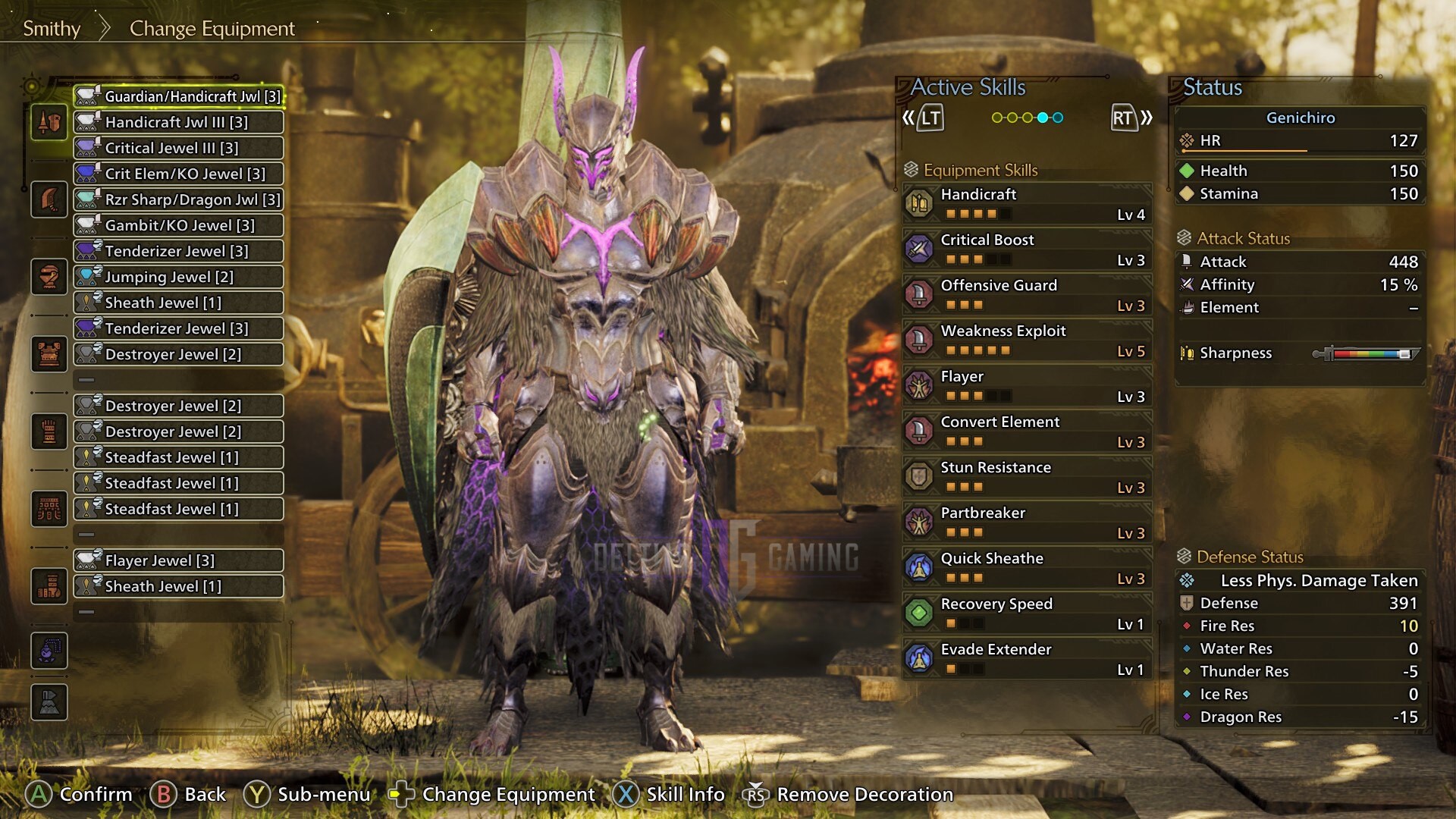1456x819 pixels.
Task: Open the Weakness Exploit skill entry
Action: pyautogui.click(x=1028, y=340)
